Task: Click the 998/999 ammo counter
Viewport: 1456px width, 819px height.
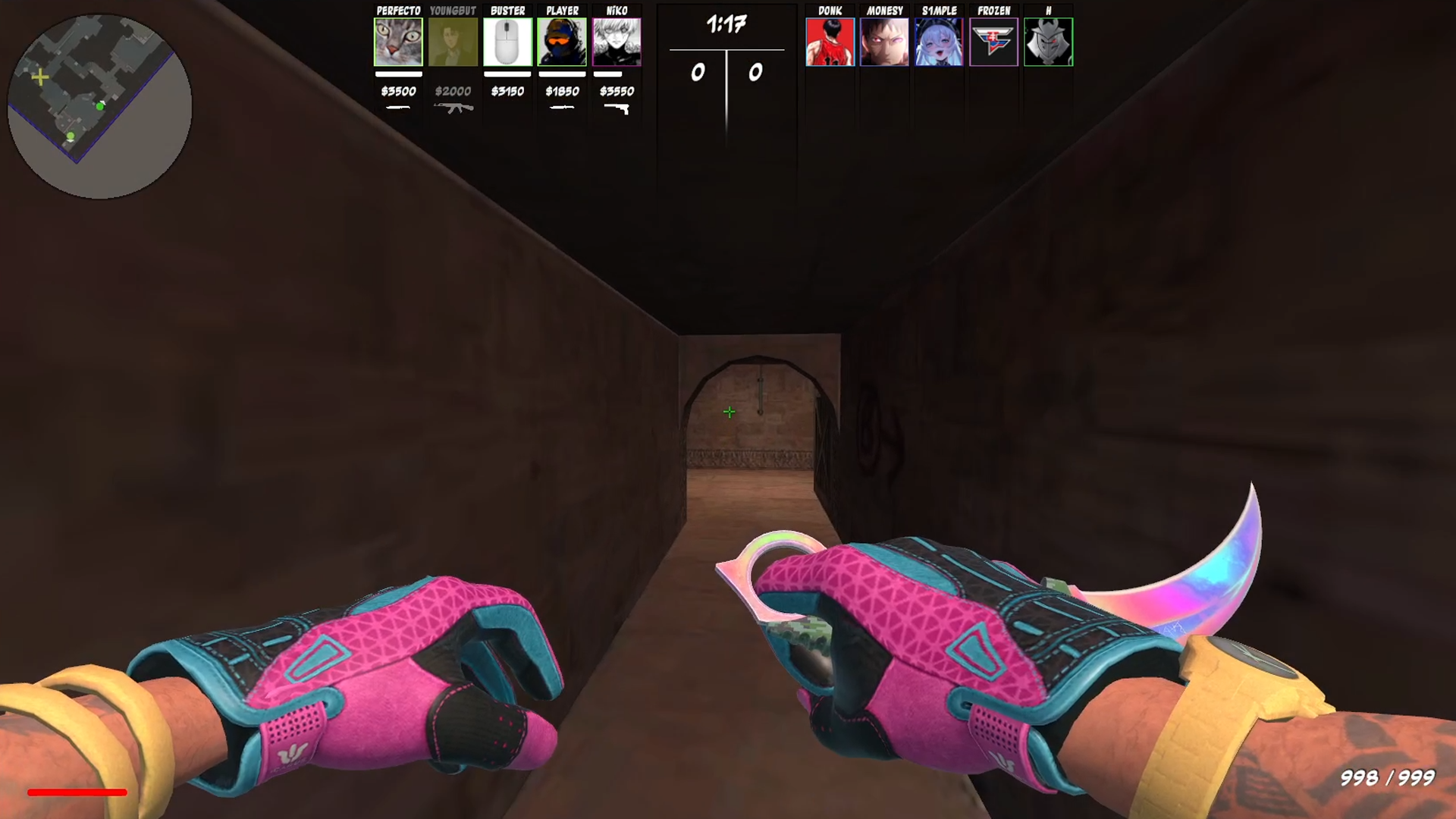Action: point(1389,777)
